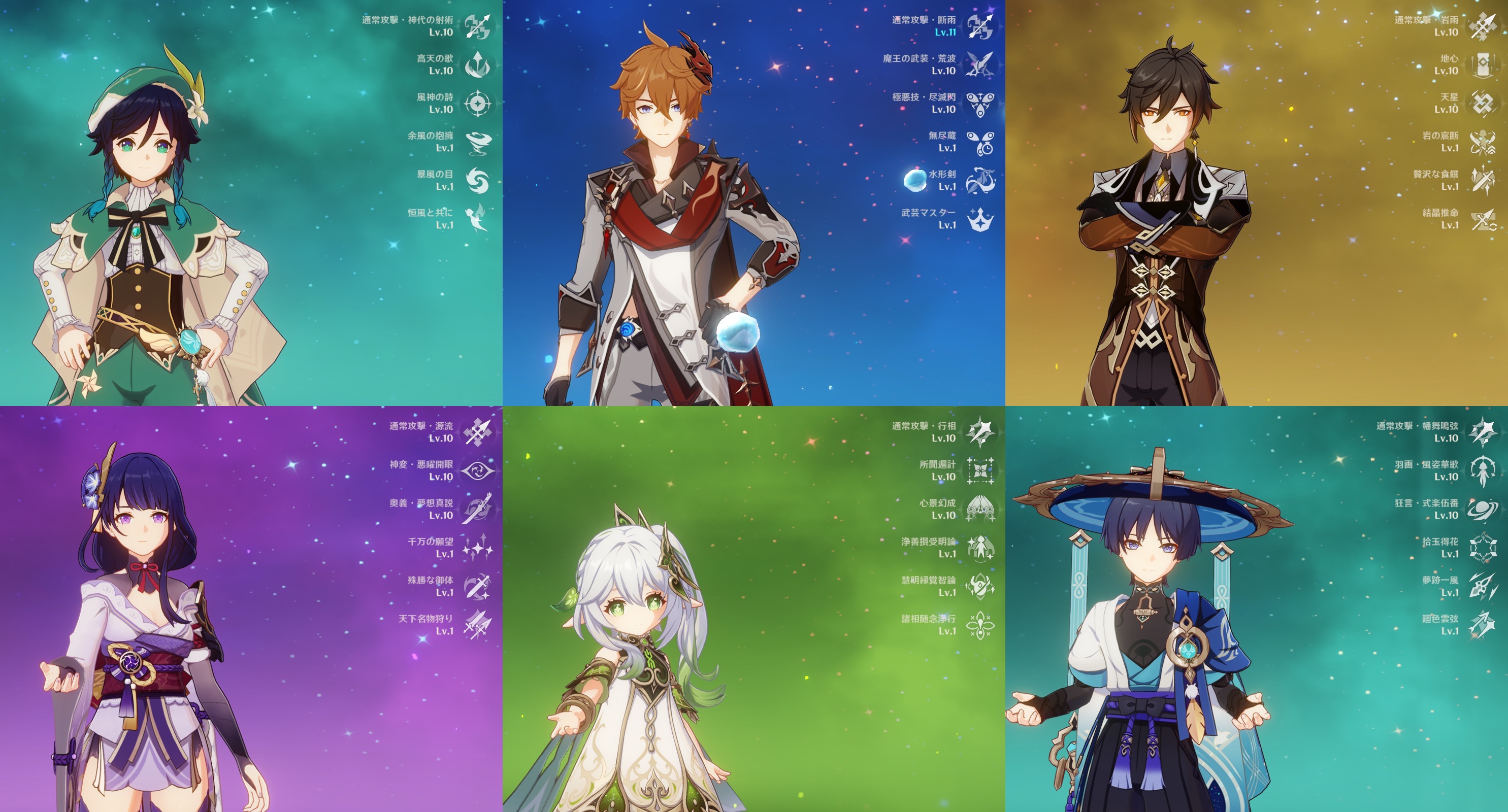Open 奥義・夢想真説 burst talent
The height and width of the screenshot is (812, 1508).
(x=478, y=509)
